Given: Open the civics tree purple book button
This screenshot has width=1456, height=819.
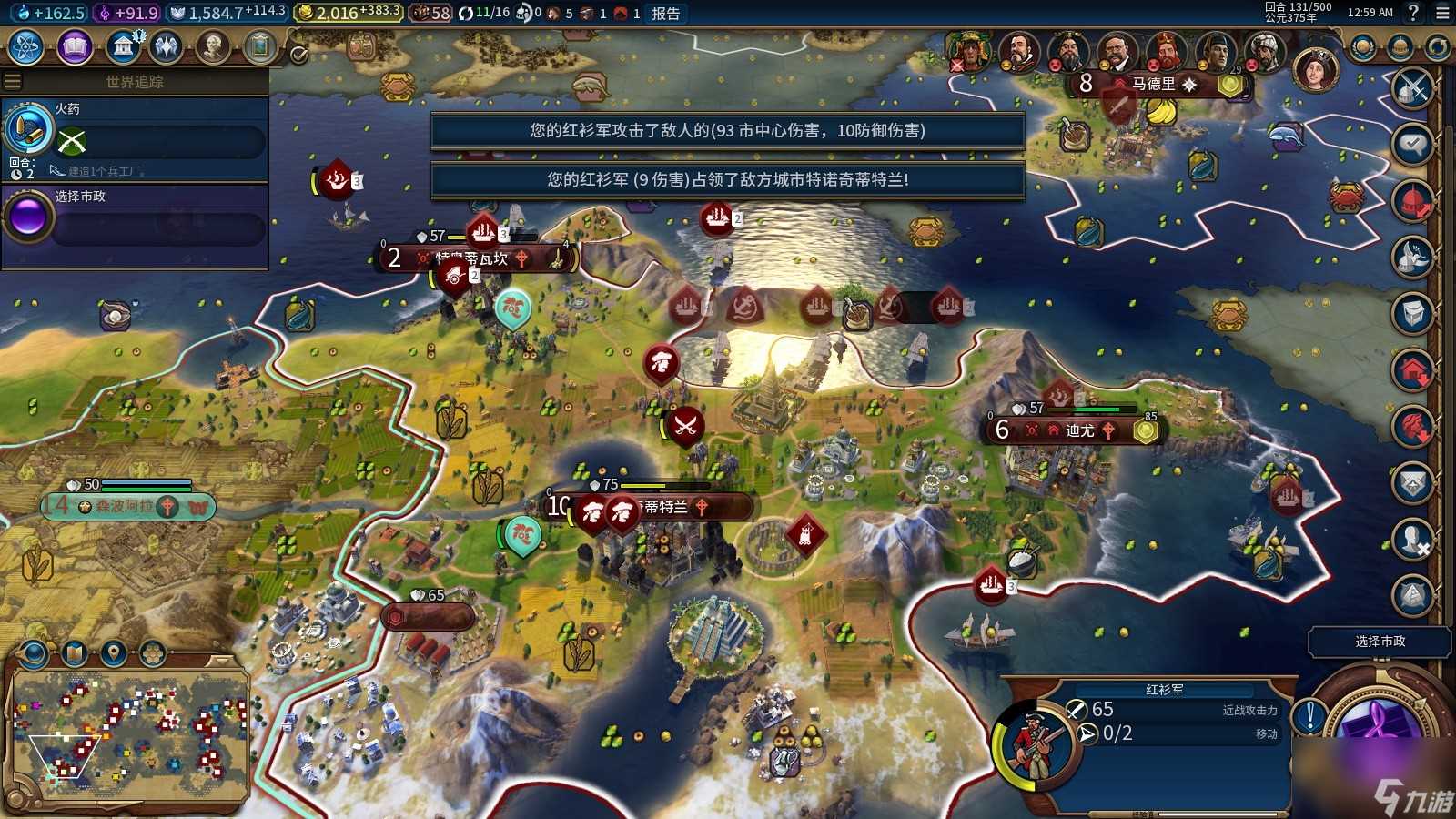Looking at the screenshot, I should tap(75, 46).
